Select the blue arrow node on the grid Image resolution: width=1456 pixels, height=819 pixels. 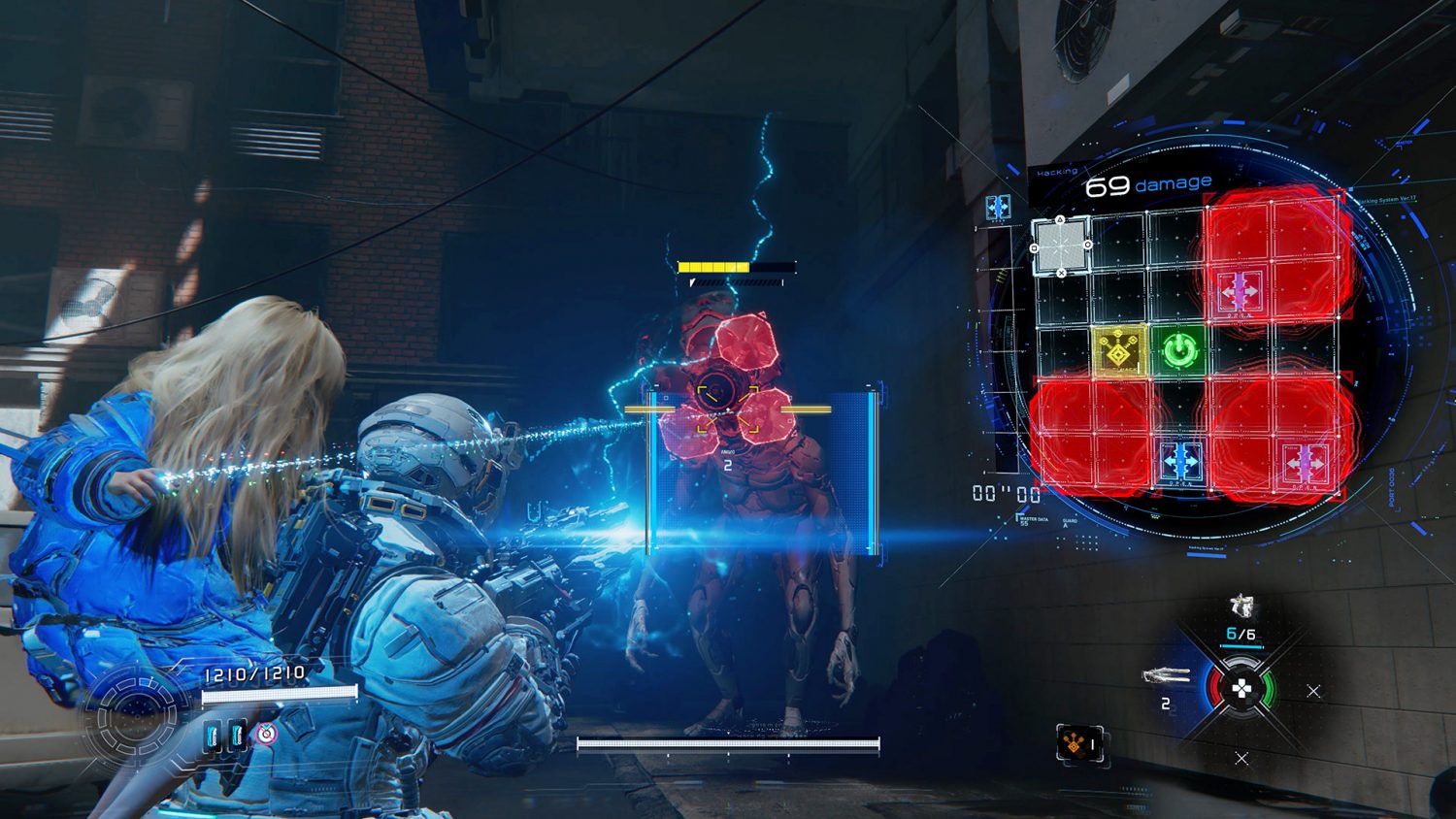(x=1180, y=459)
